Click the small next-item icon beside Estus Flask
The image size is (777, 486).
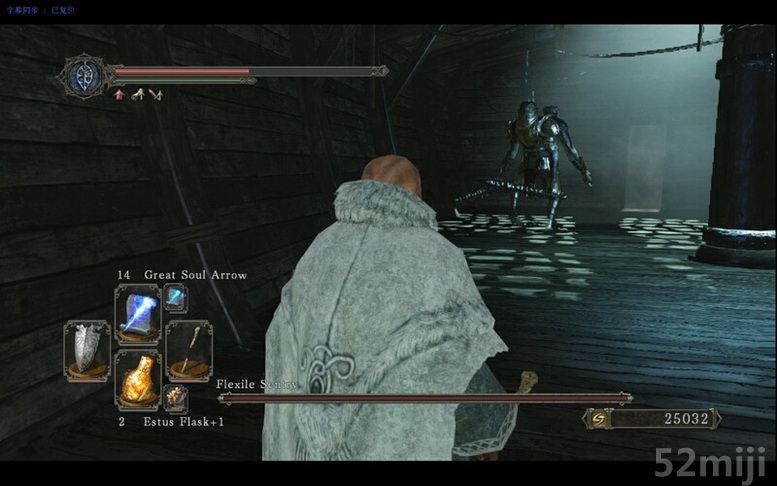pyautogui.click(x=176, y=400)
